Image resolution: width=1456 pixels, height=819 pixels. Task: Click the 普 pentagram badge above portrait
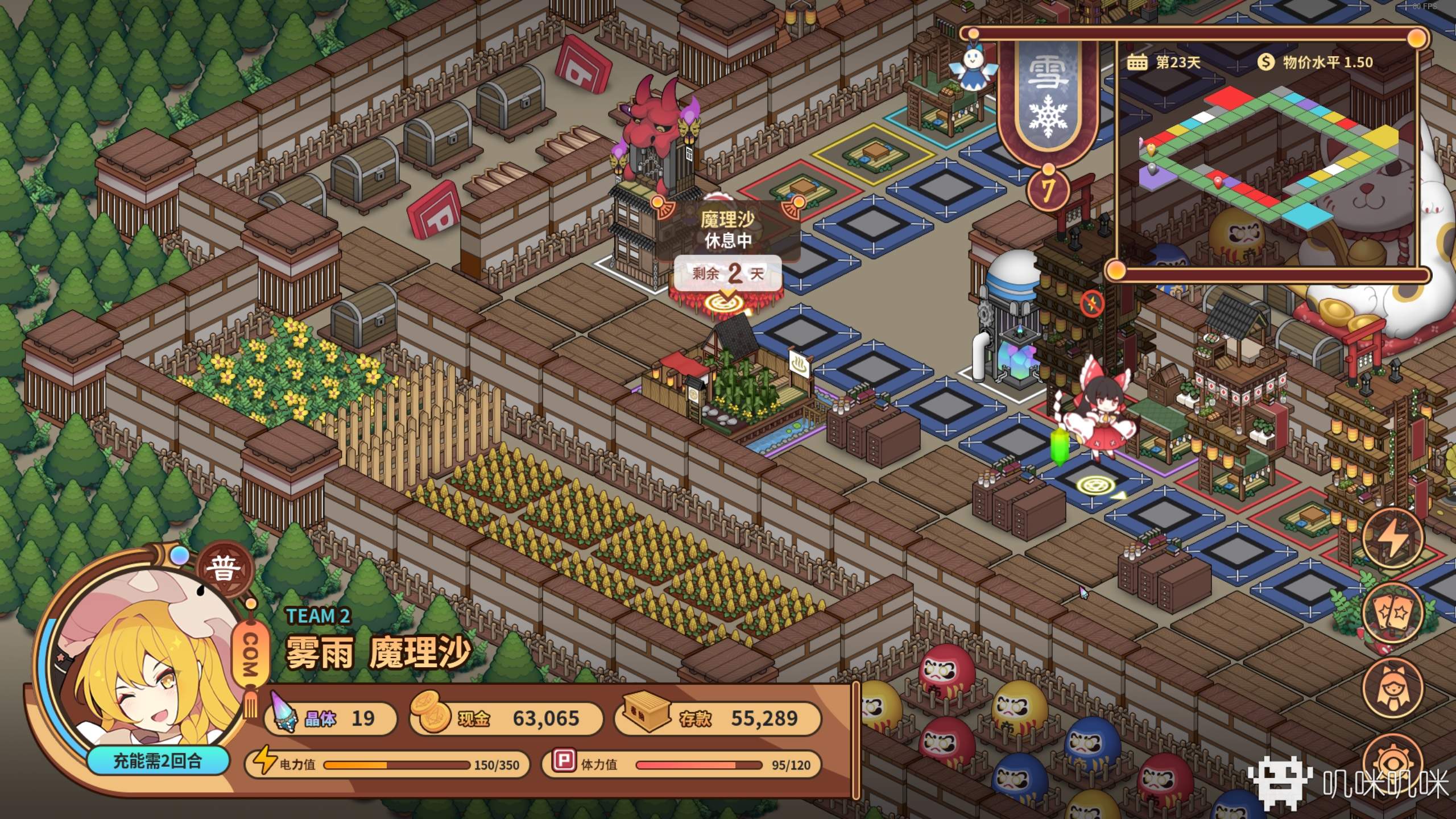[x=222, y=569]
